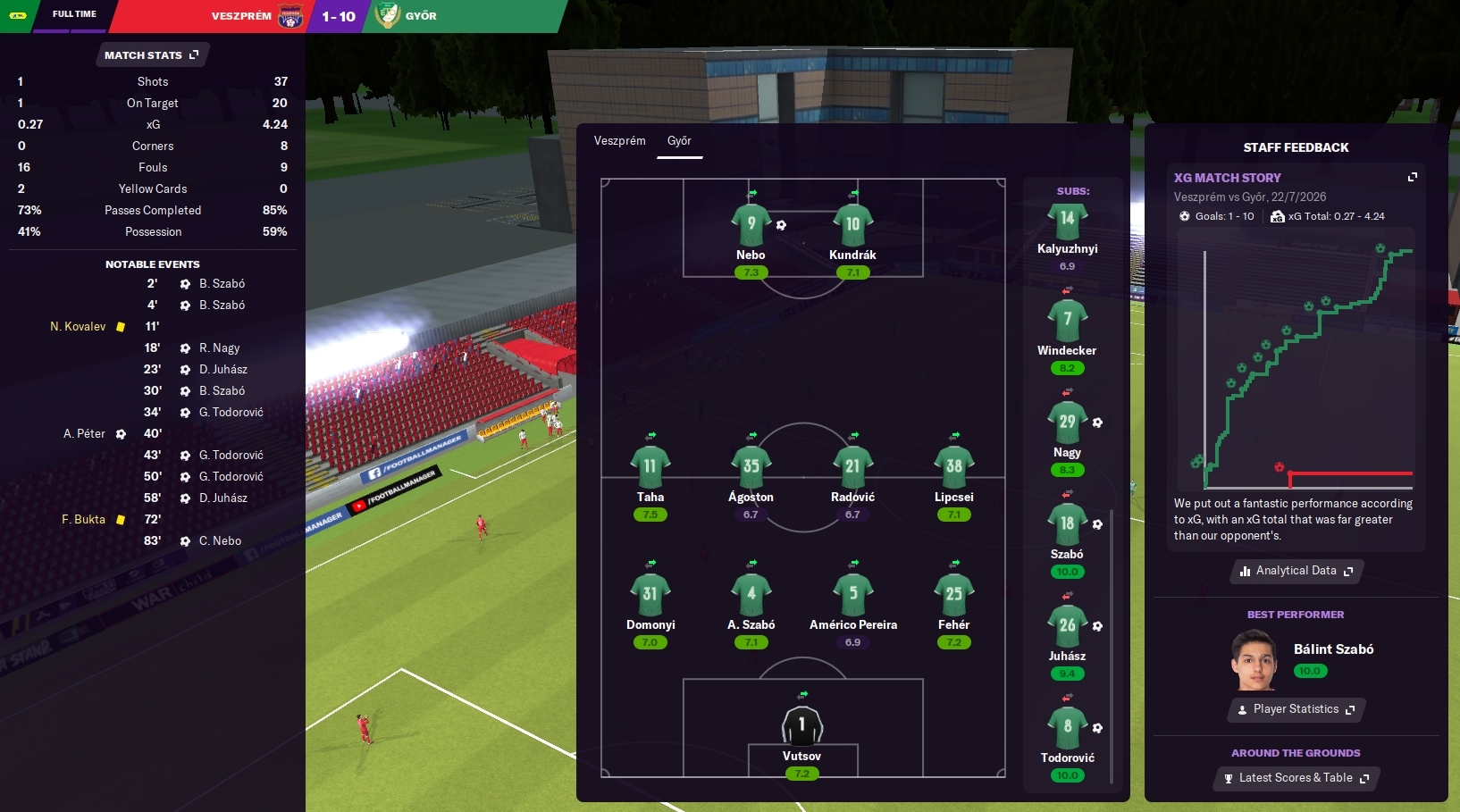Select substitute Todorović
1460x812 pixels.
(1067, 729)
